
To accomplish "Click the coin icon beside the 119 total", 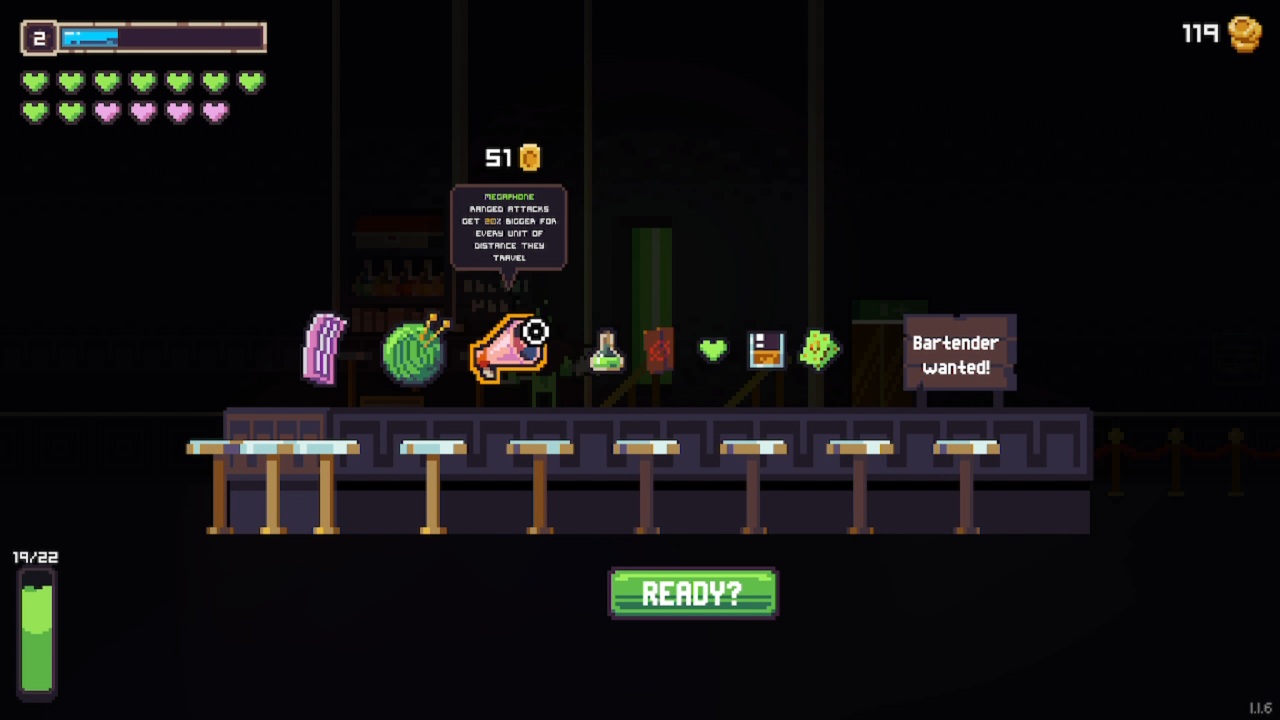I will point(1246,33).
